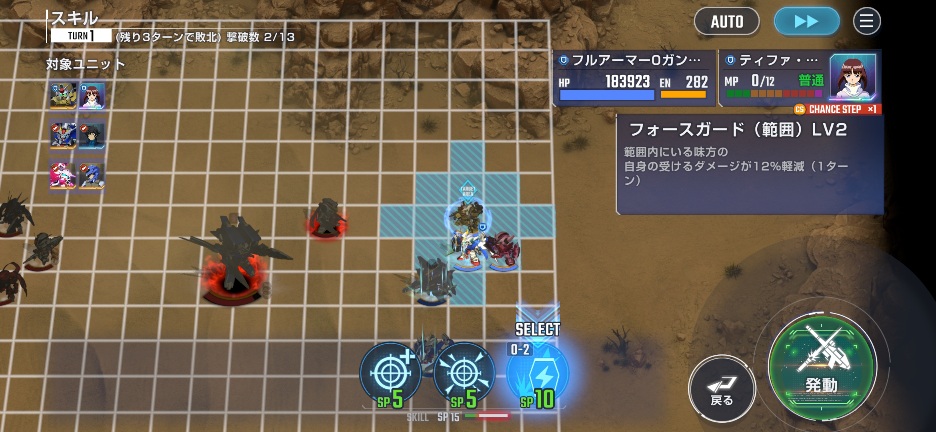Click the pilot portrait in the status panel
The height and width of the screenshot is (432, 936).
pyautogui.click(x=853, y=77)
